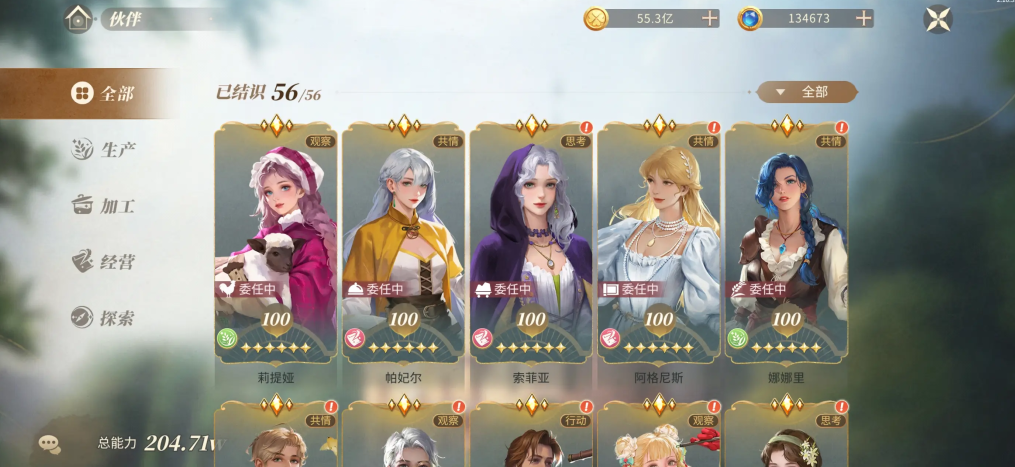Viewport: 1015px width, 467px height.
Task: Add more gold coins with plus button
Action: coord(710,18)
